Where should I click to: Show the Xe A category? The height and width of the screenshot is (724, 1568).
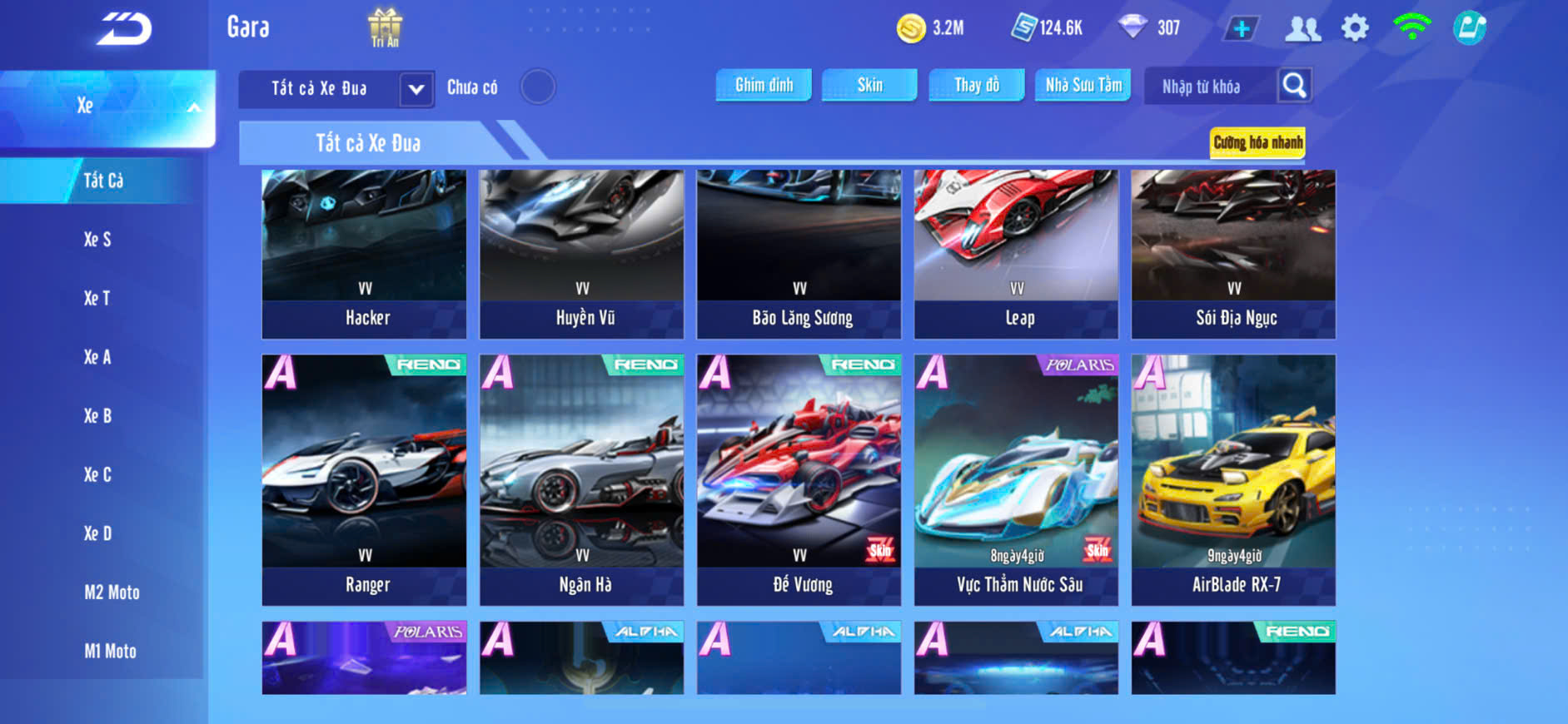tap(97, 357)
